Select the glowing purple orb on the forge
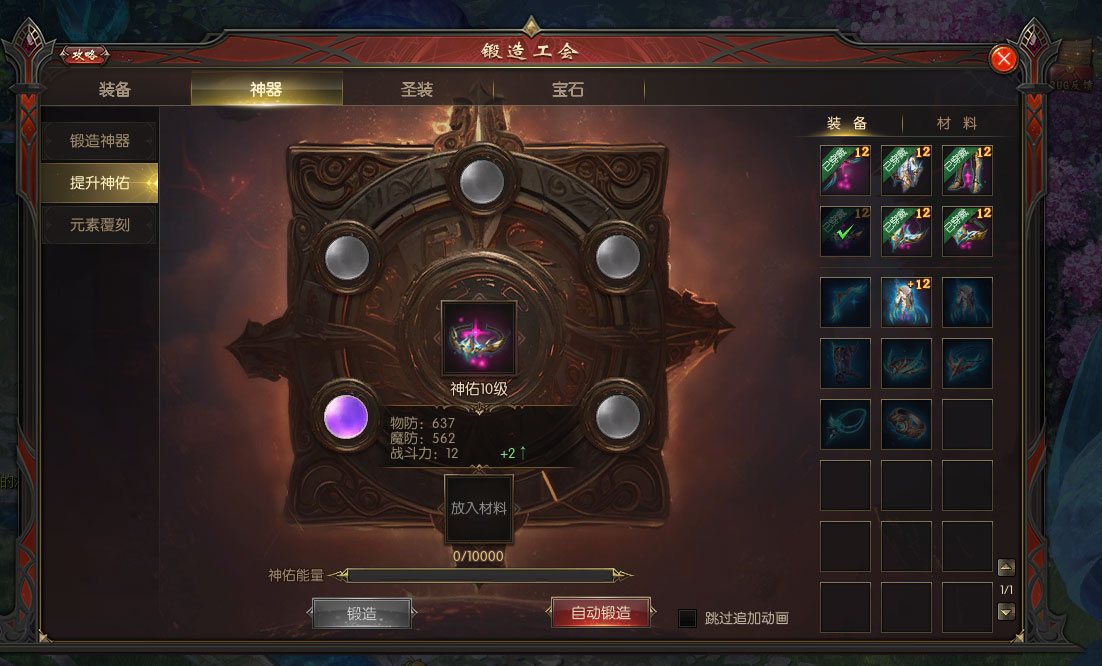The width and height of the screenshot is (1102, 666). pos(346,415)
